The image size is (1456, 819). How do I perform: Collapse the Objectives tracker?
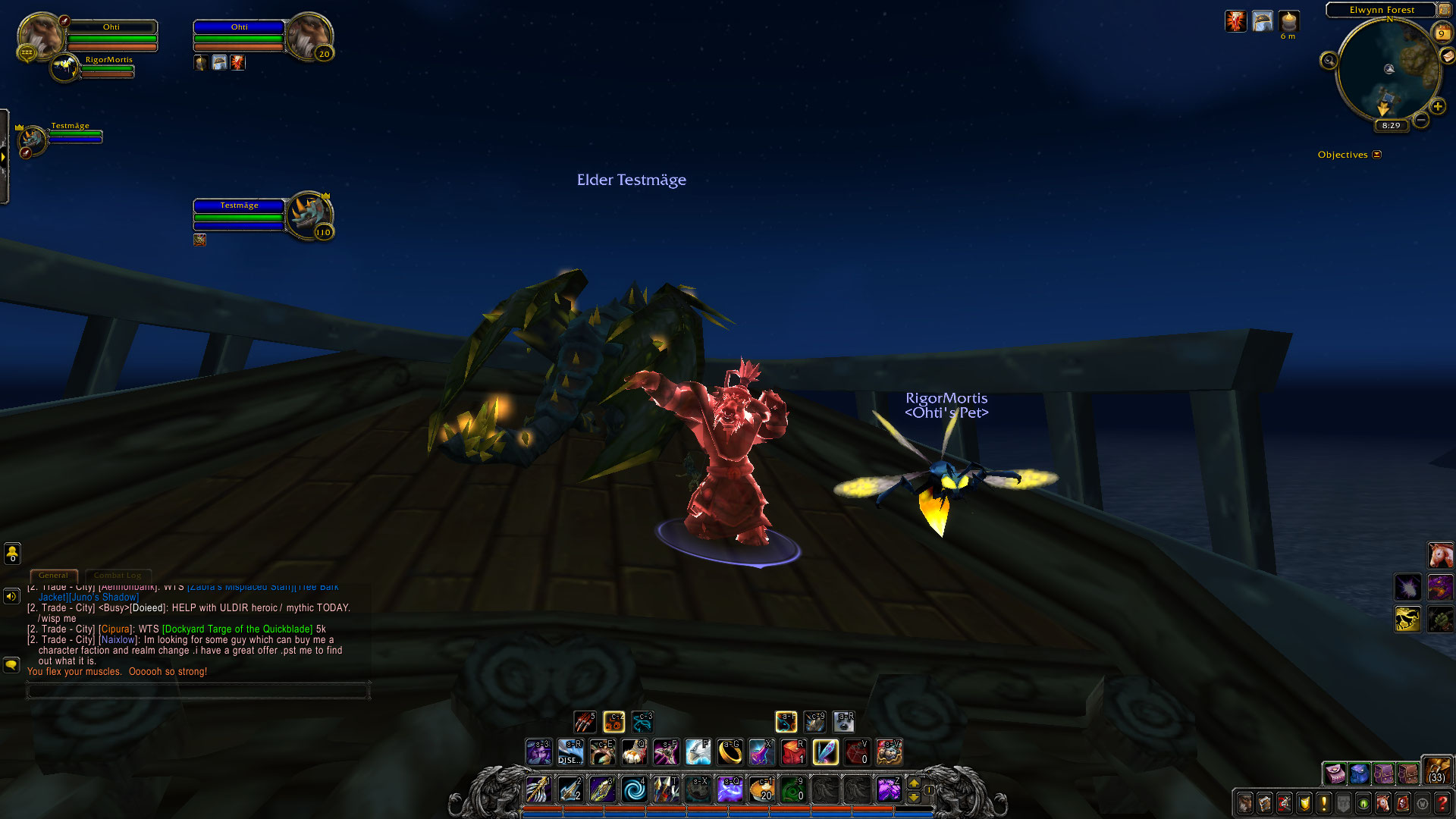click(x=1377, y=155)
